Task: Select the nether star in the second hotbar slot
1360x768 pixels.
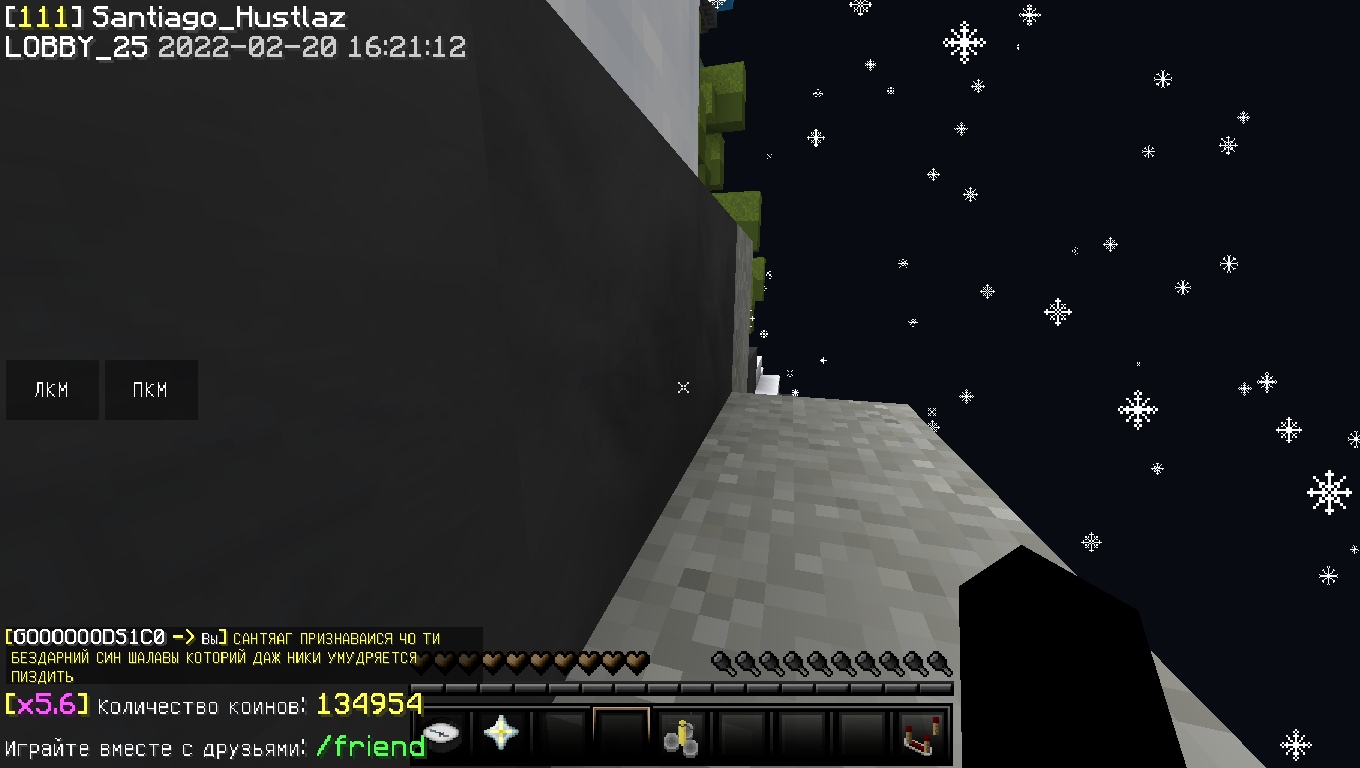Action: [x=503, y=735]
